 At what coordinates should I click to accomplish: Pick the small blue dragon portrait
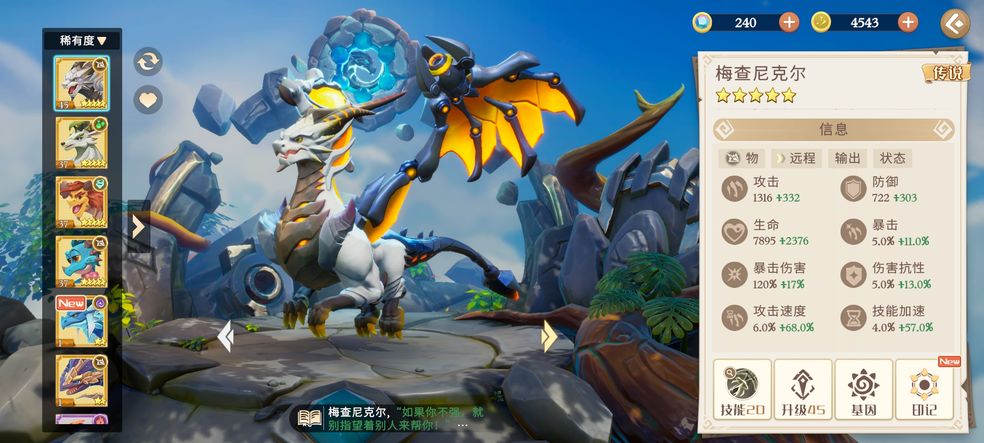[82, 263]
